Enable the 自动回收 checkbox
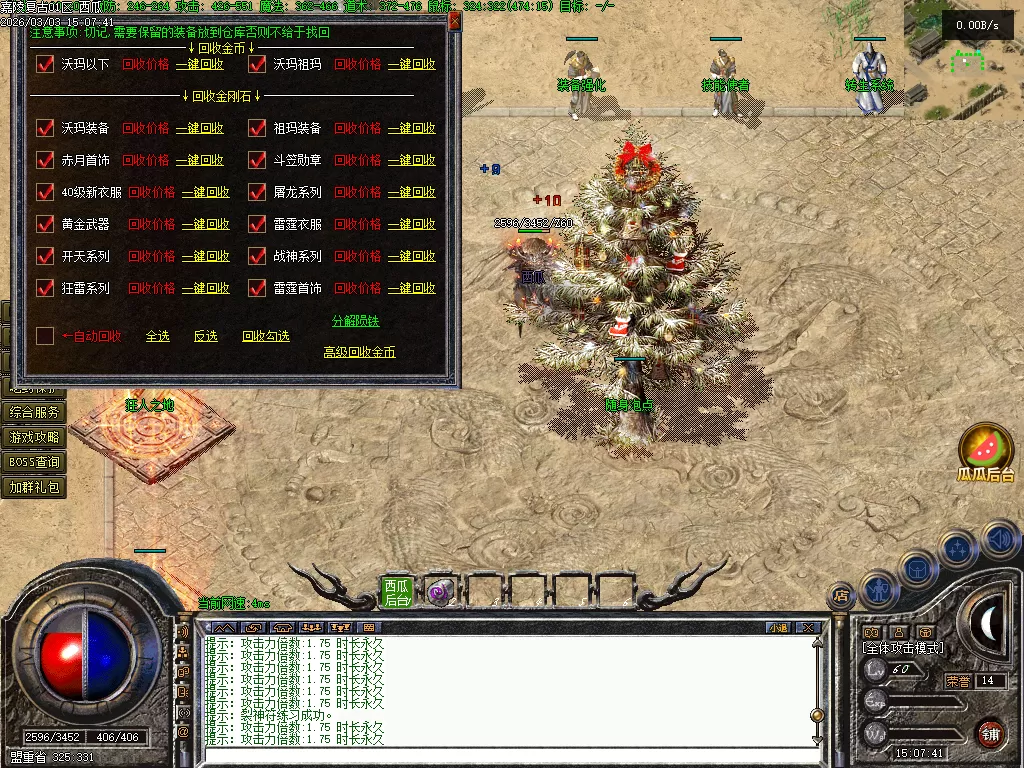This screenshot has width=1024, height=768. click(x=44, y=336)
